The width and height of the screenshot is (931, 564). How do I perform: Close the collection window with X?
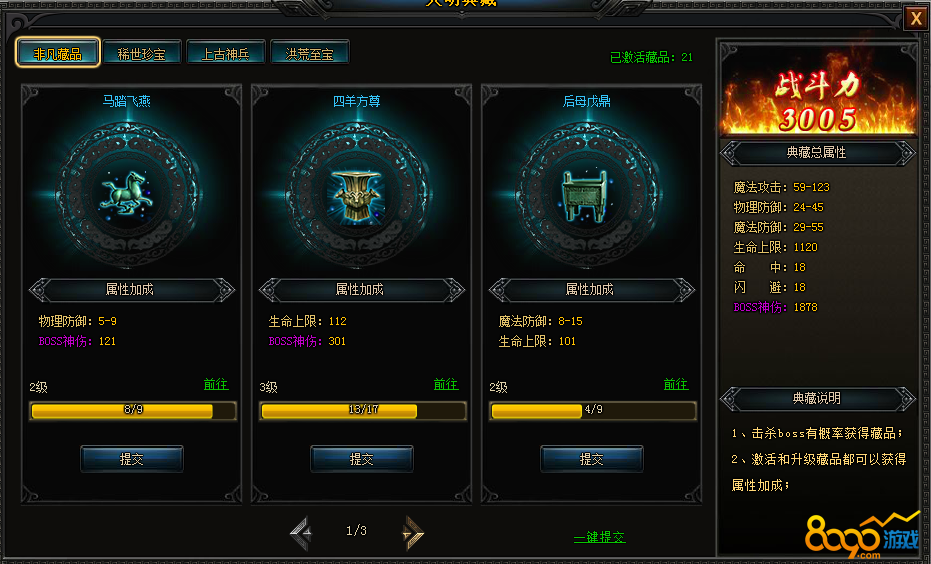point(915,19)
